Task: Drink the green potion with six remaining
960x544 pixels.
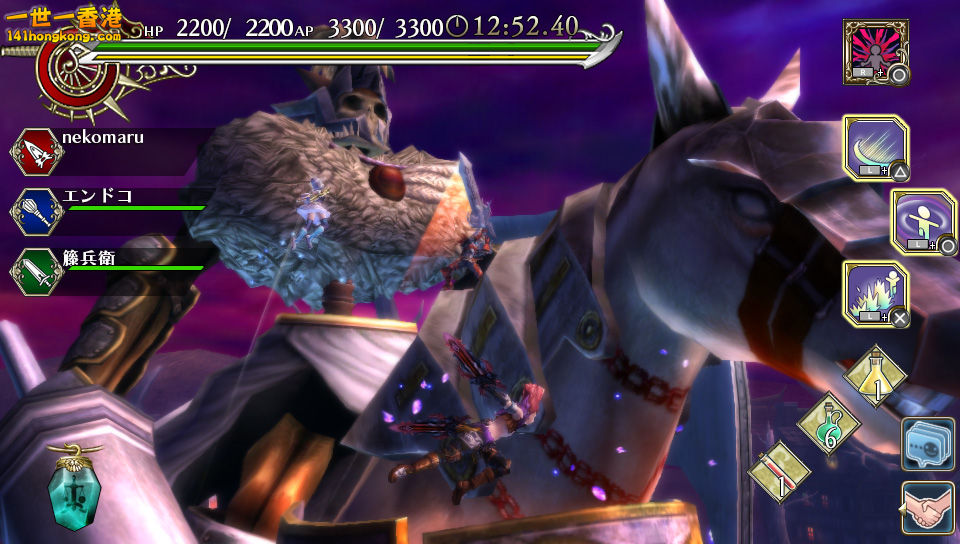Action: tap(828, 424)
